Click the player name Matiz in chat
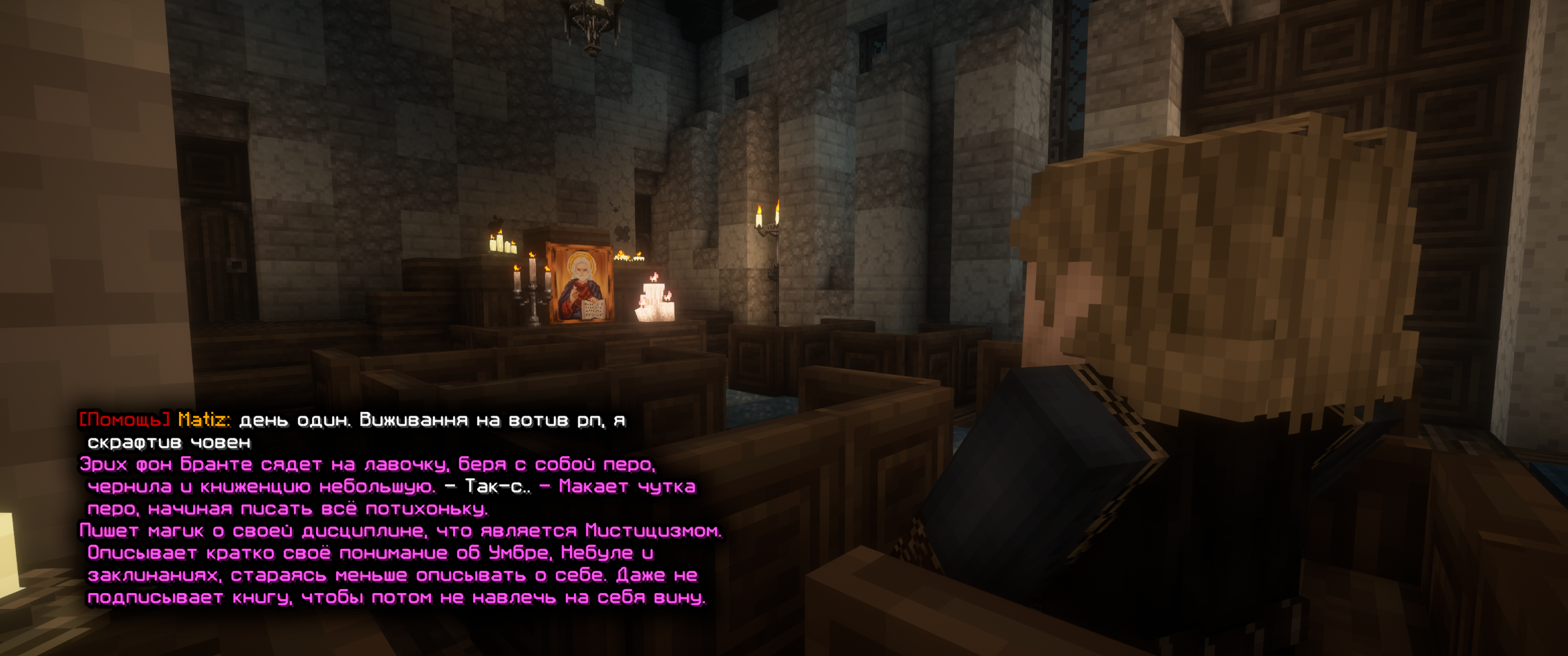Screen dimensions: 1568x656 click(x=202, y=420)
